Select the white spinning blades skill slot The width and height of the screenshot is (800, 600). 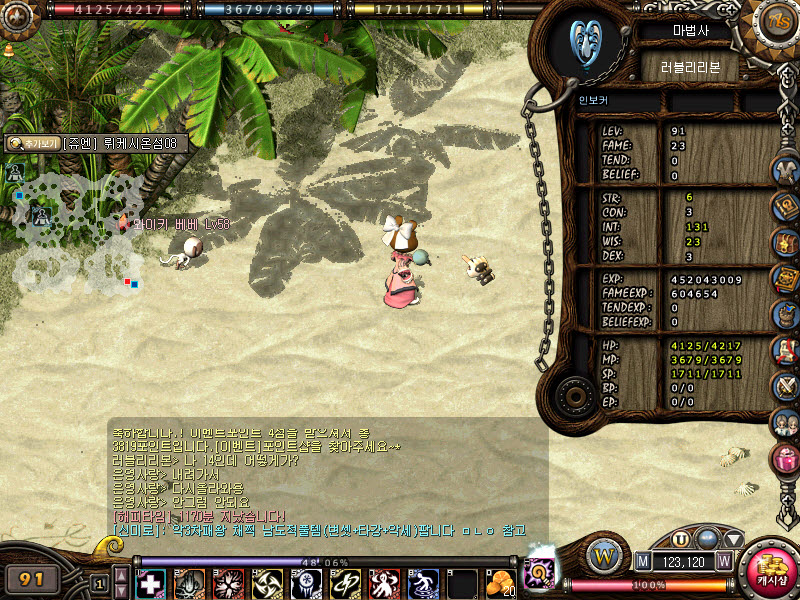pyautogui.click(x=268, y=583)
